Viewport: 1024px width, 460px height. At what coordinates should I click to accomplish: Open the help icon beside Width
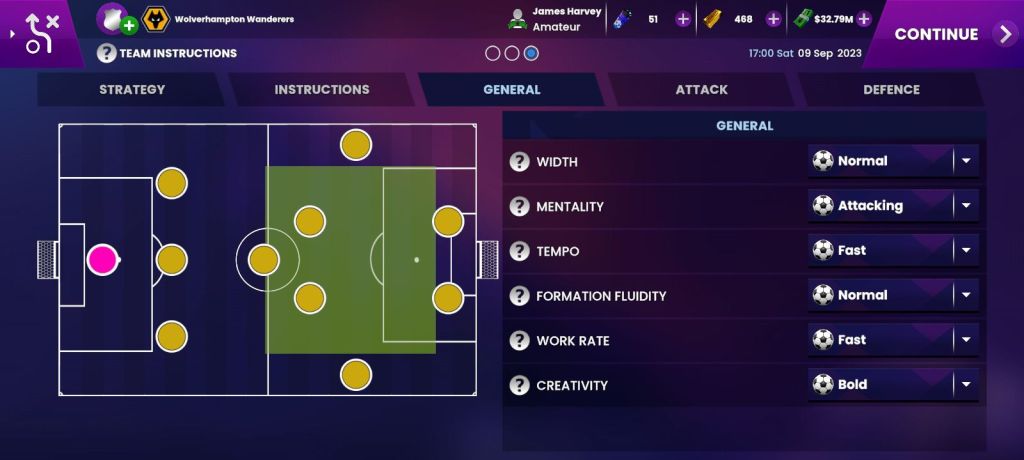pos(519,162)
